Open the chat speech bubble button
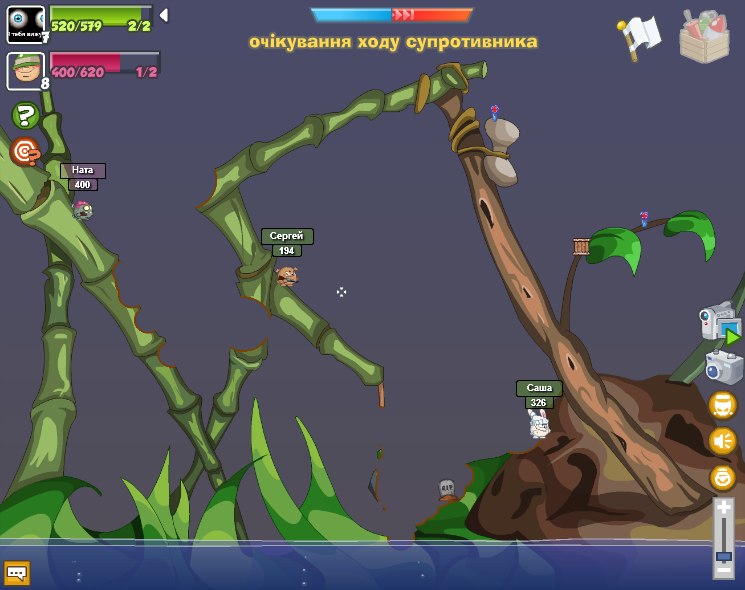The height and width of the screenshot is (590, 745). click(x=17, y=572)
